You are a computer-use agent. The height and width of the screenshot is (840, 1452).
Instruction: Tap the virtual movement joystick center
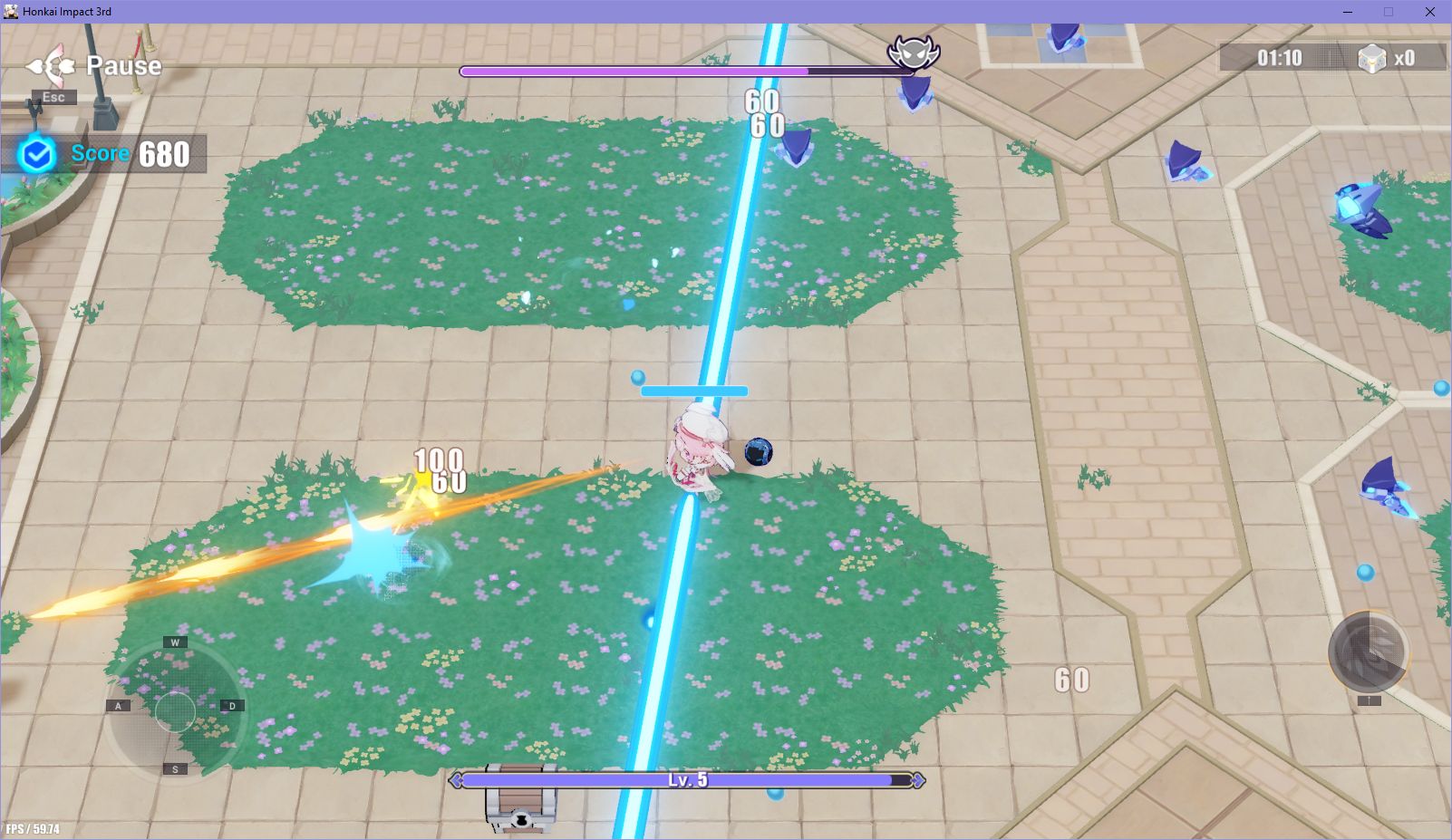pyautogui.click(x=175, y=710)
